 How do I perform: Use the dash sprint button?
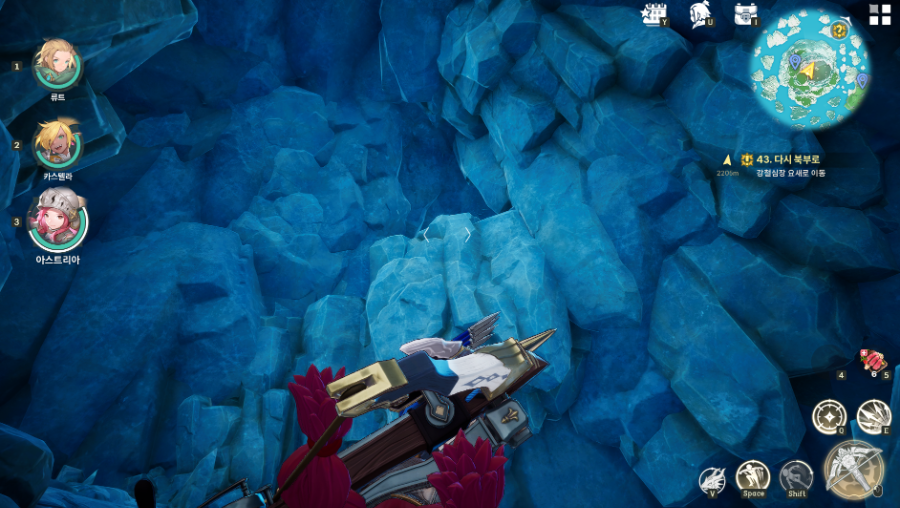point(796,477)
